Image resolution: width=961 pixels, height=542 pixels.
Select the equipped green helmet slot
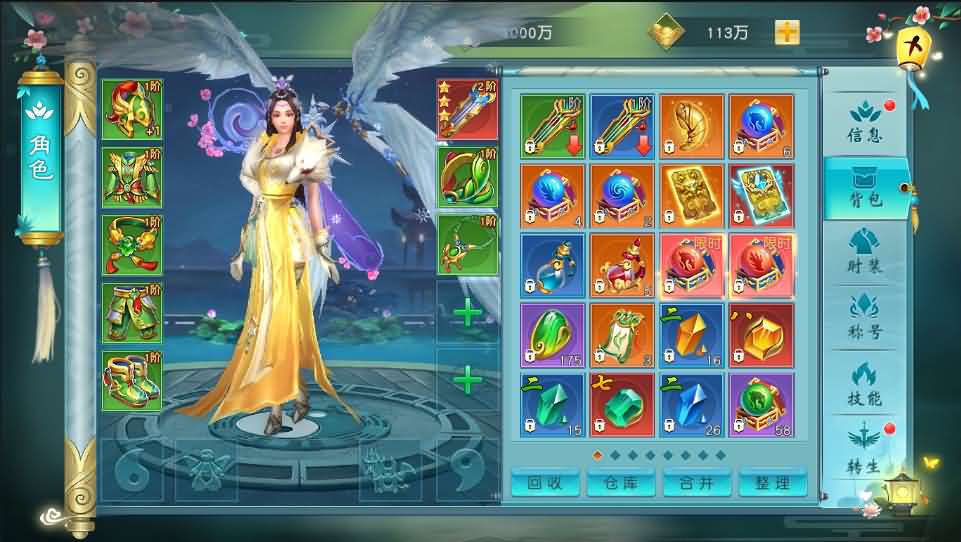(x=131, y=109)
